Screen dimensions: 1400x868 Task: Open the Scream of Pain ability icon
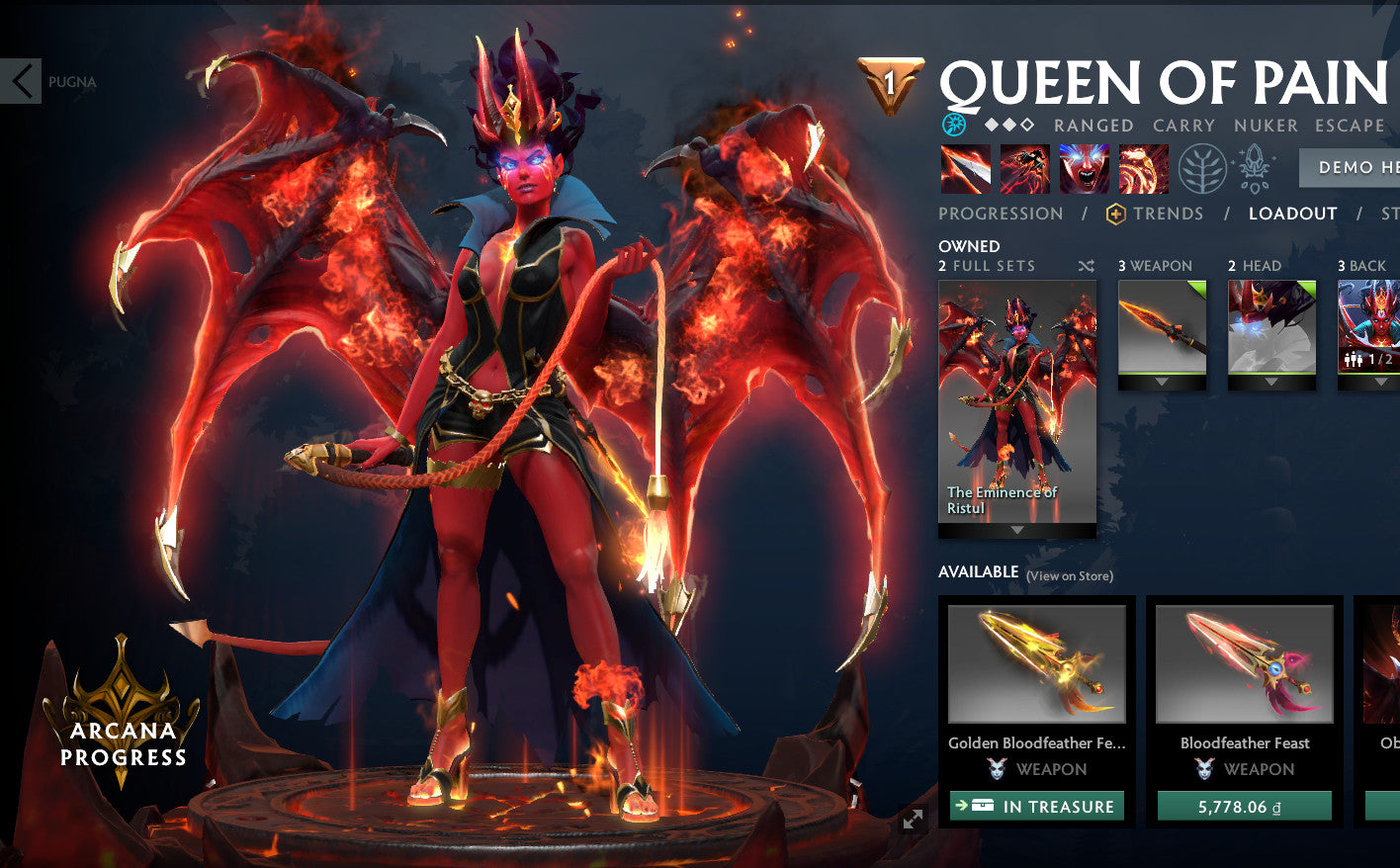coord(1084,168)
